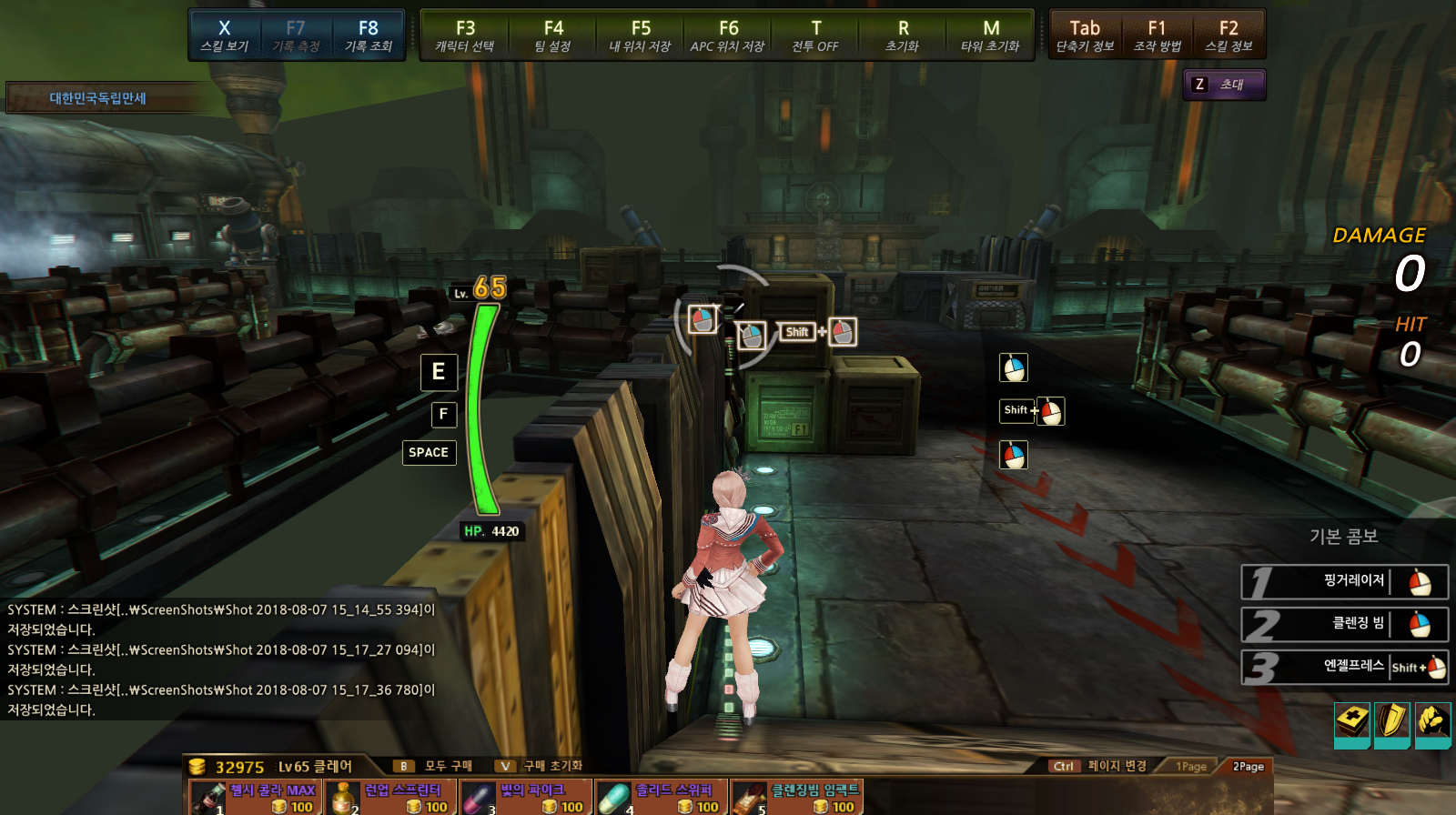Select the 클렌징 빔 combo entry
Image resolution: width=1456 pixels, height=815 pixels.
pyautogui.click(x=1344, y=624)
